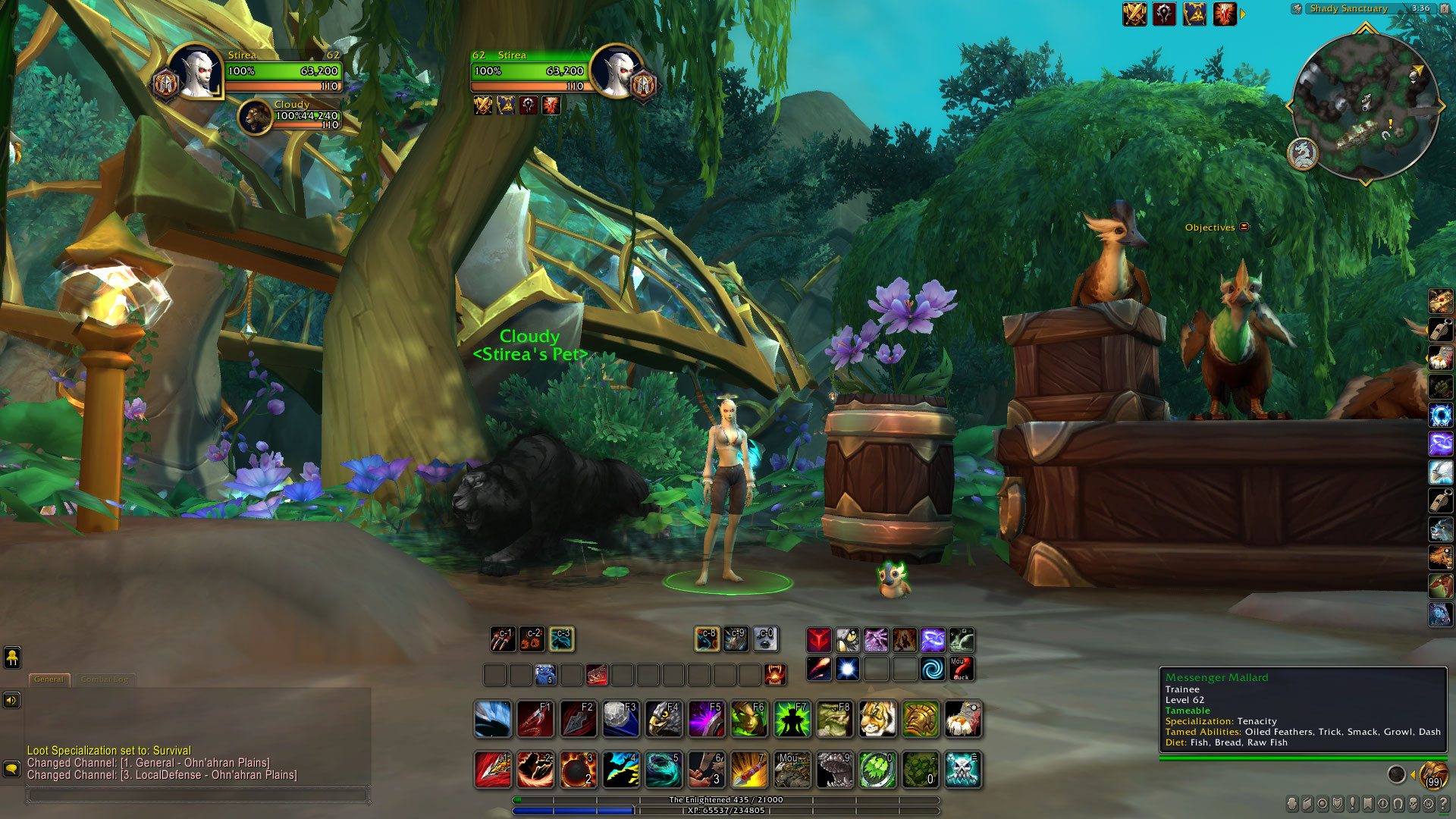The height and width of the screenshot is (819, 1456).
Task: Trigger the pet claw attack labeled c-1
Action: pyautogui.click(x=503, y=639)
